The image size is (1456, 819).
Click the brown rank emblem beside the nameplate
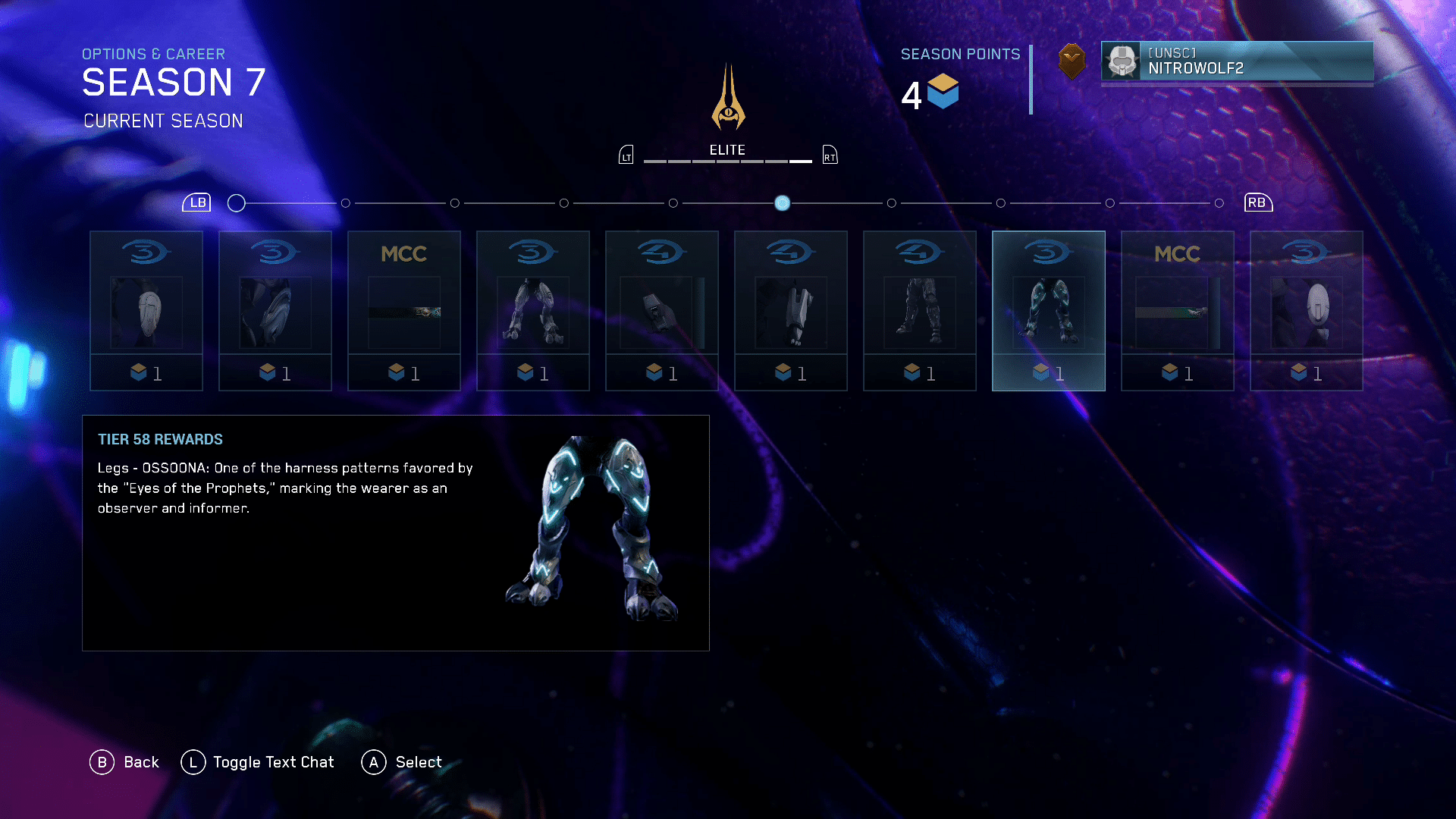1072,61
